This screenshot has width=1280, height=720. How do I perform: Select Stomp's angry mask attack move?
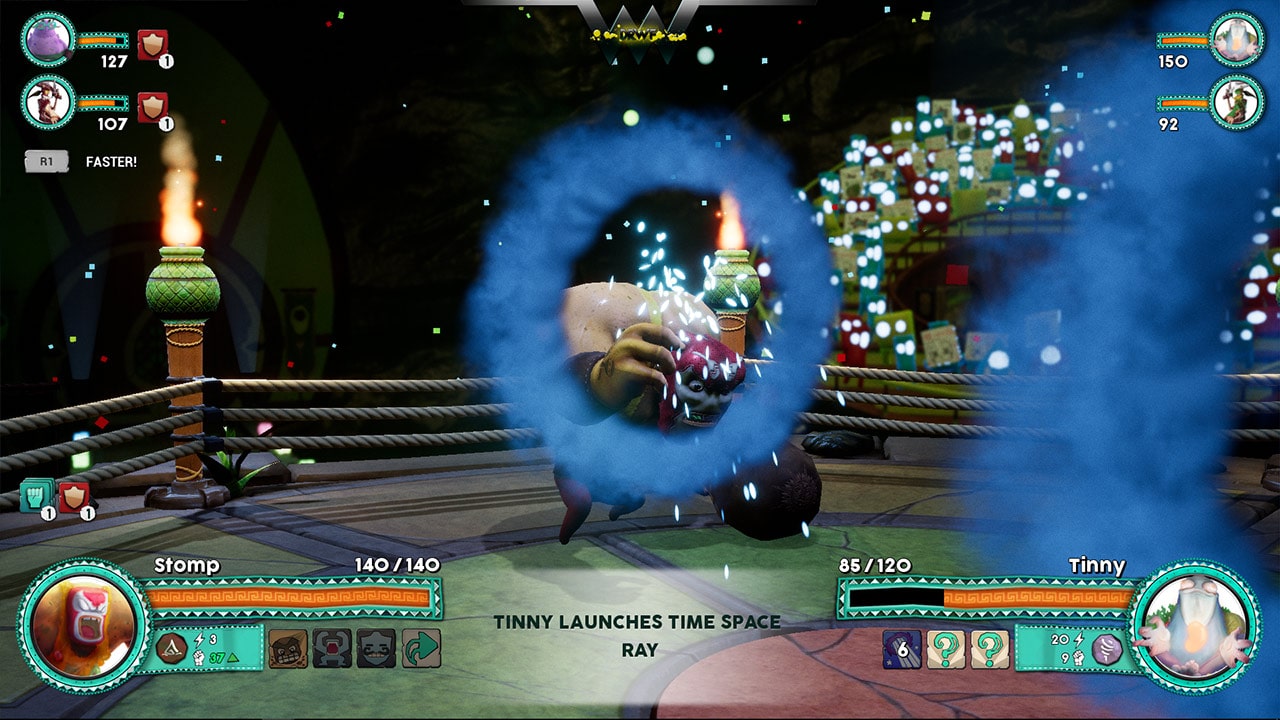(287, 647)
